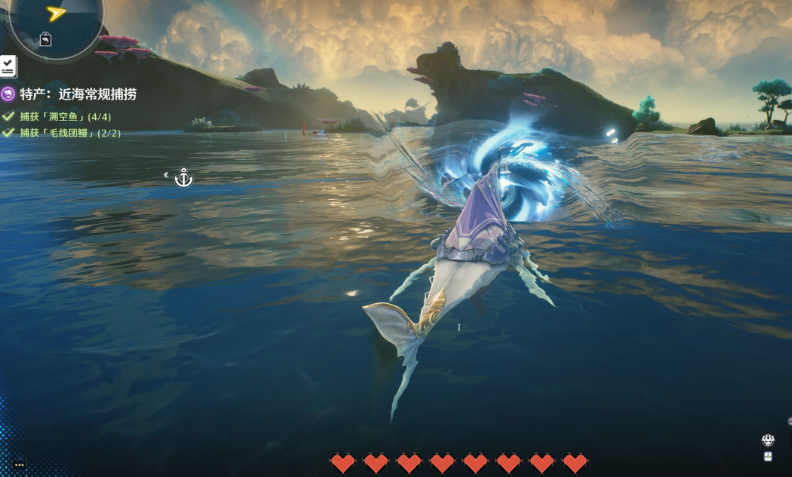Image resolution: width=792 pixels, height=477 pixels.
Task: Click the anchor icon on the water
Action: click(x=183, y=178)
